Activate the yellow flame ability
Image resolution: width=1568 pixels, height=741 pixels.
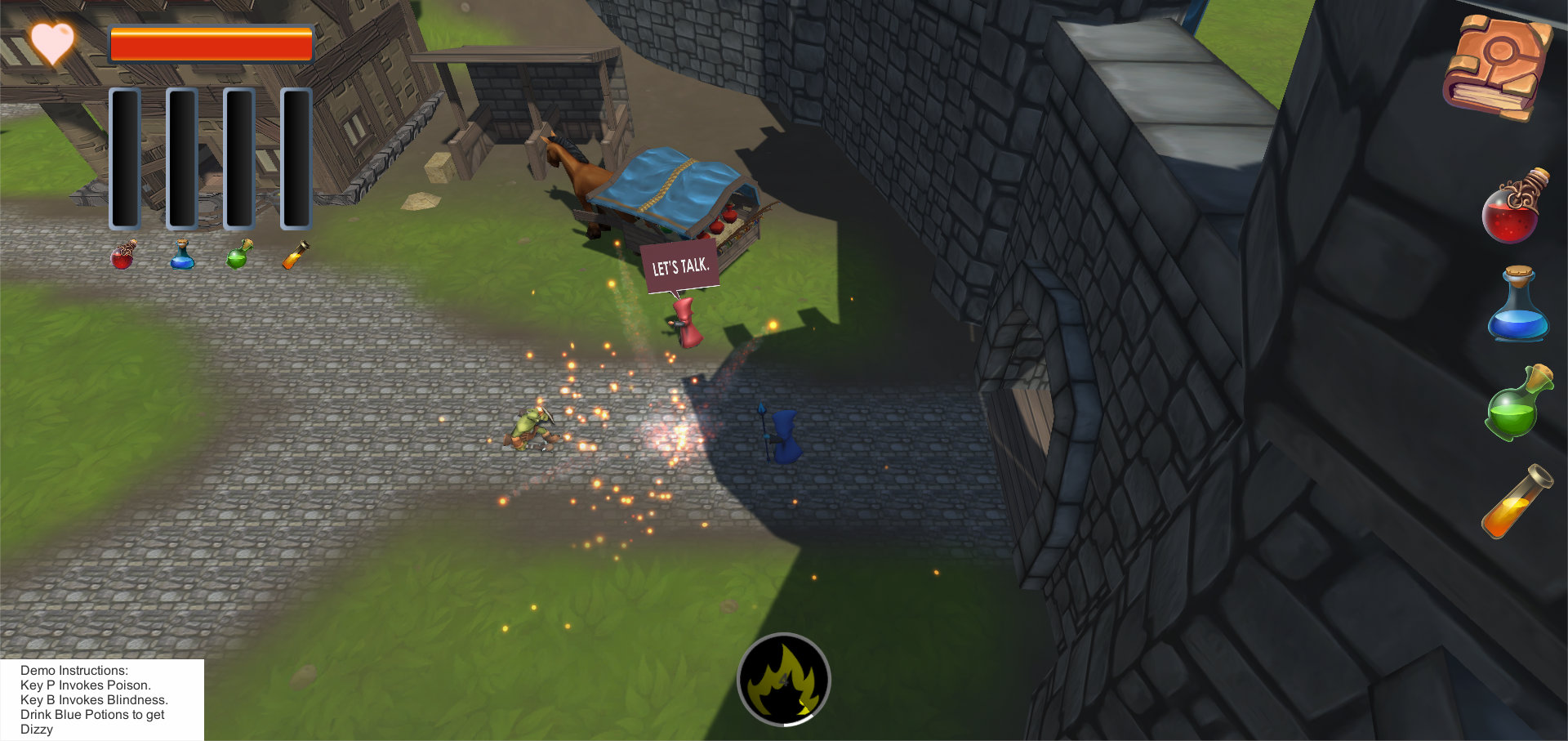point(784,680)
